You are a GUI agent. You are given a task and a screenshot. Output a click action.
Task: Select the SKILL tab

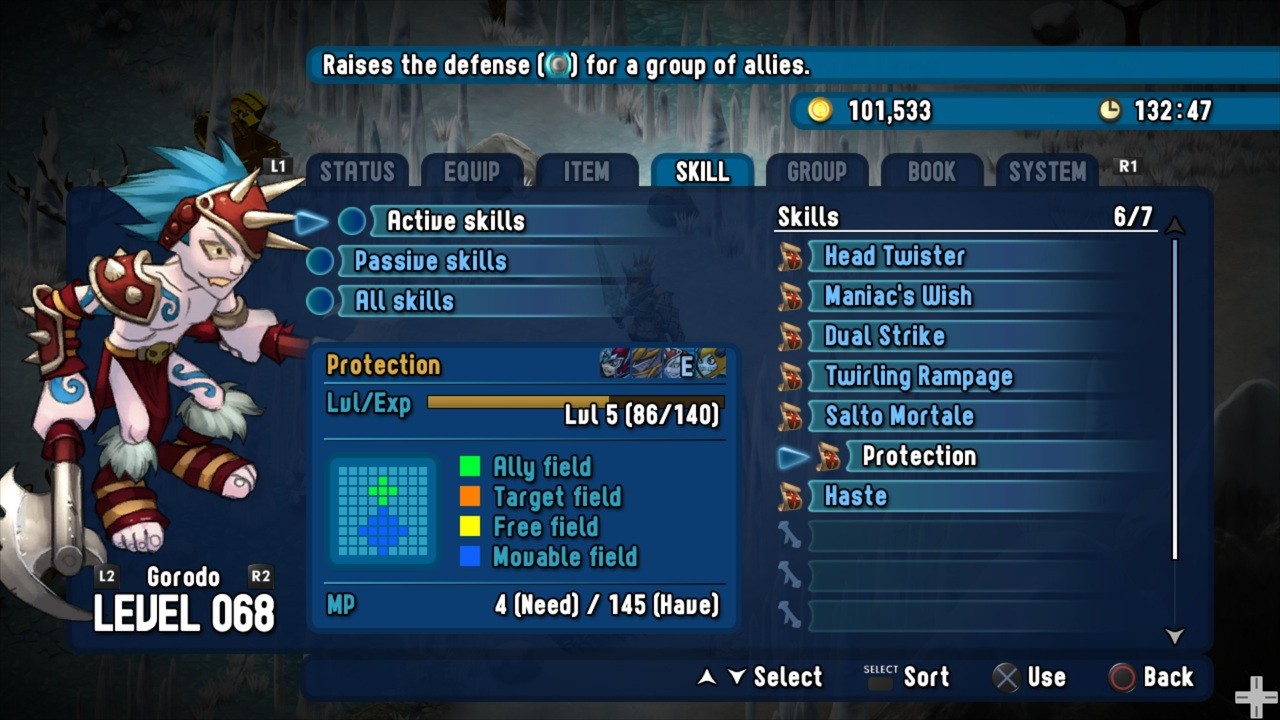[702, 172]
